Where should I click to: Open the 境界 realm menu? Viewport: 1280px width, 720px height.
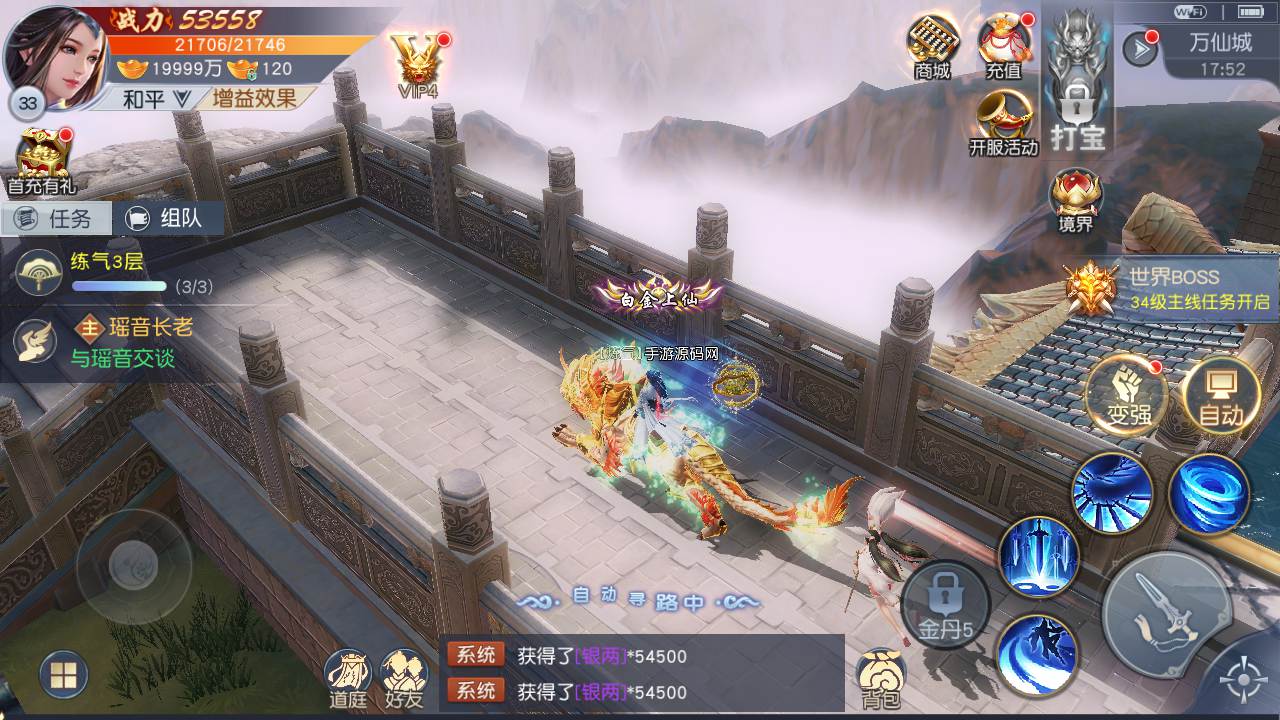point(1076,199)
